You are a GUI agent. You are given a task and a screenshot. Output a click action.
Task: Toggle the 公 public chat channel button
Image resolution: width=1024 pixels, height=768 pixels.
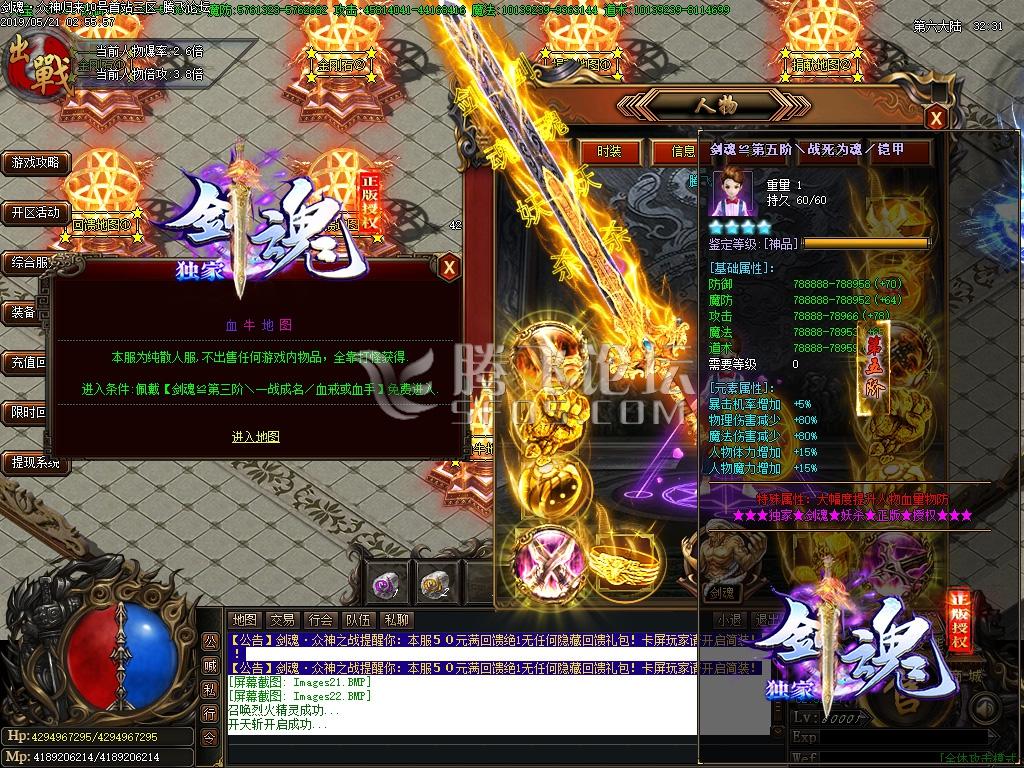pos(210,641)
